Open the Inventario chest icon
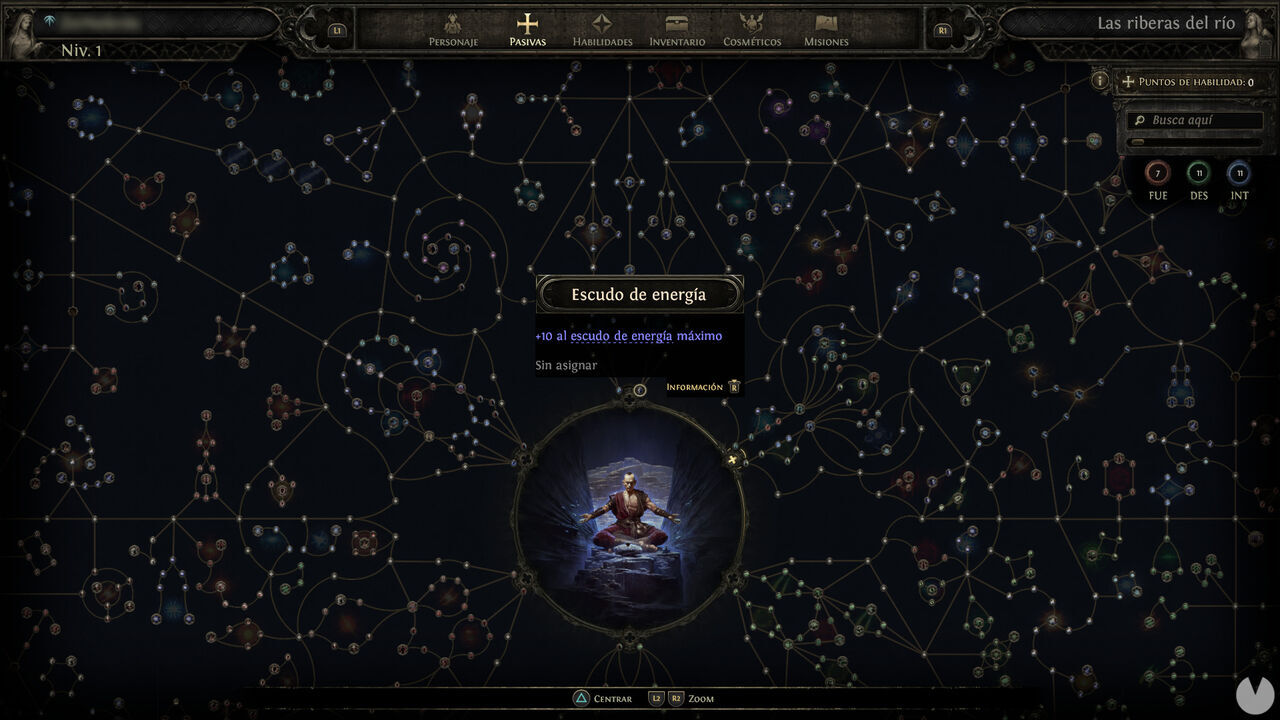 [x=677, y=22]
